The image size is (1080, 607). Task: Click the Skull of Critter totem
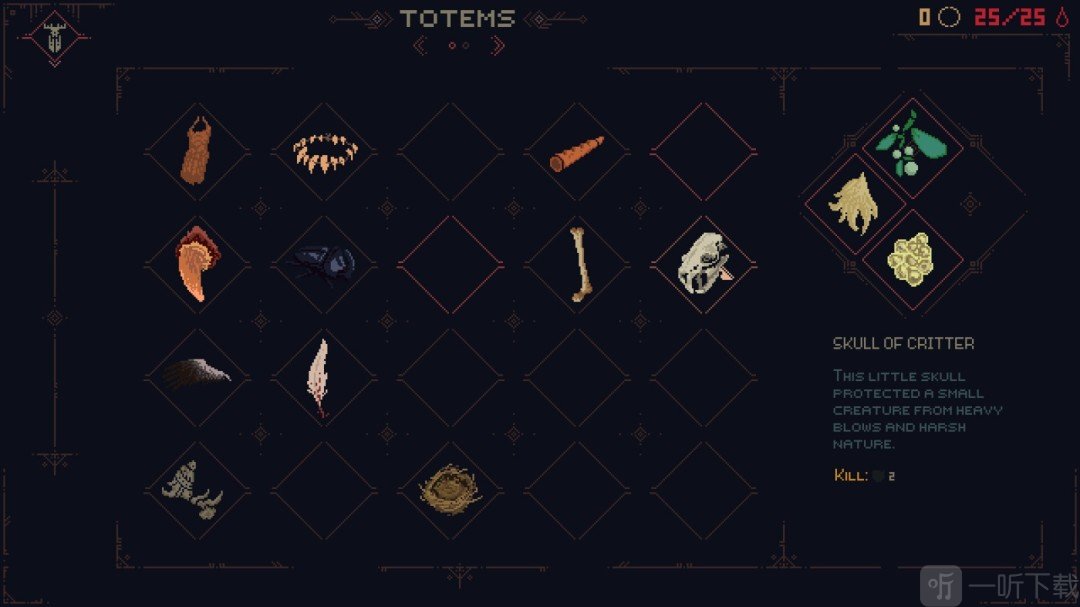click(x=704, y=266)
